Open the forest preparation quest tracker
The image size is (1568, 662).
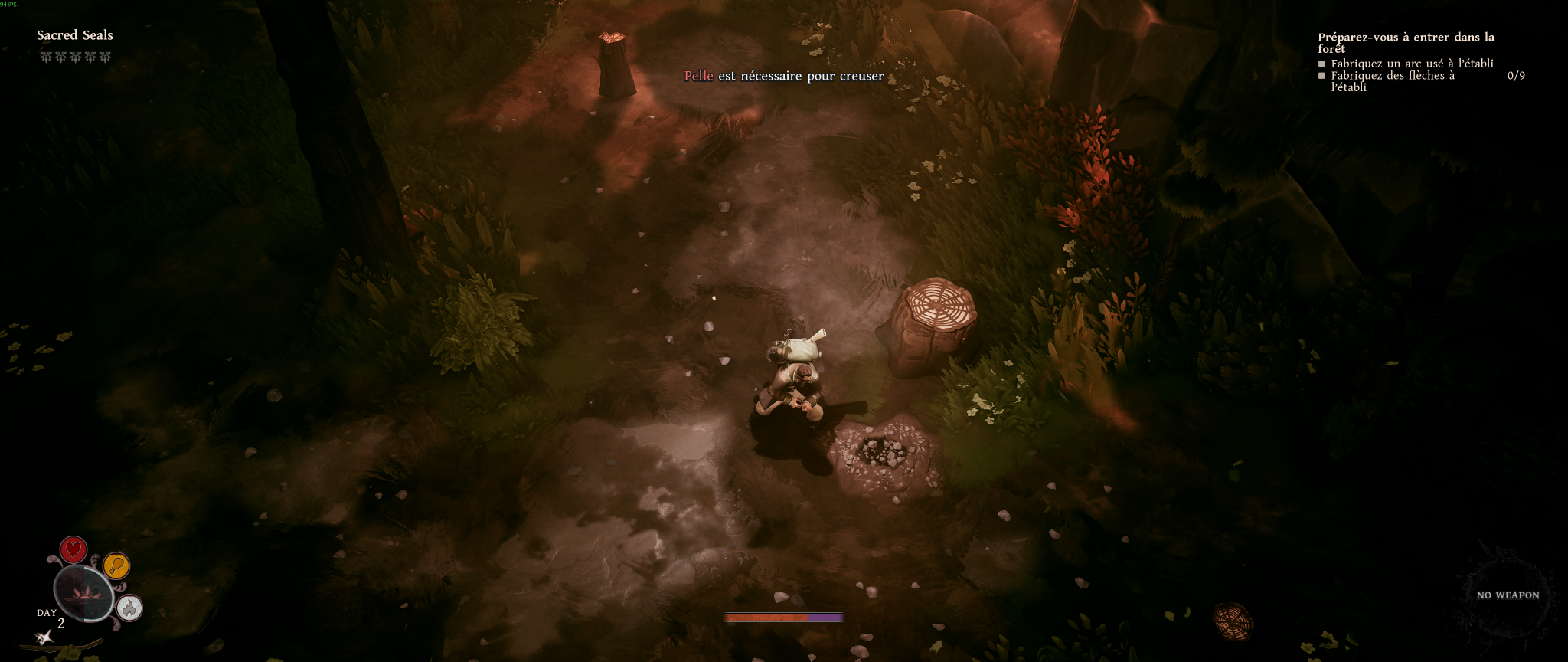pyautogui.click(x=1405, y=42)
